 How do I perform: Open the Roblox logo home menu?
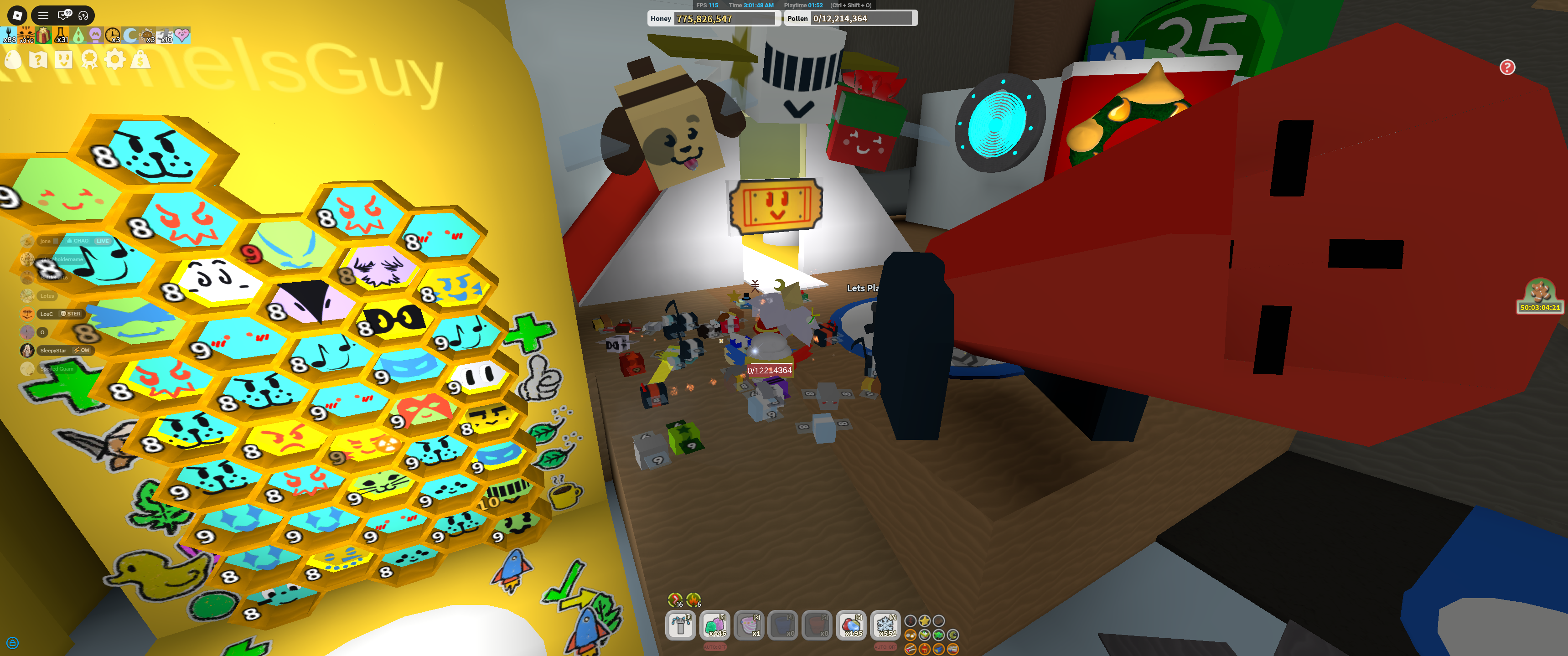click(x=17, y=15)
